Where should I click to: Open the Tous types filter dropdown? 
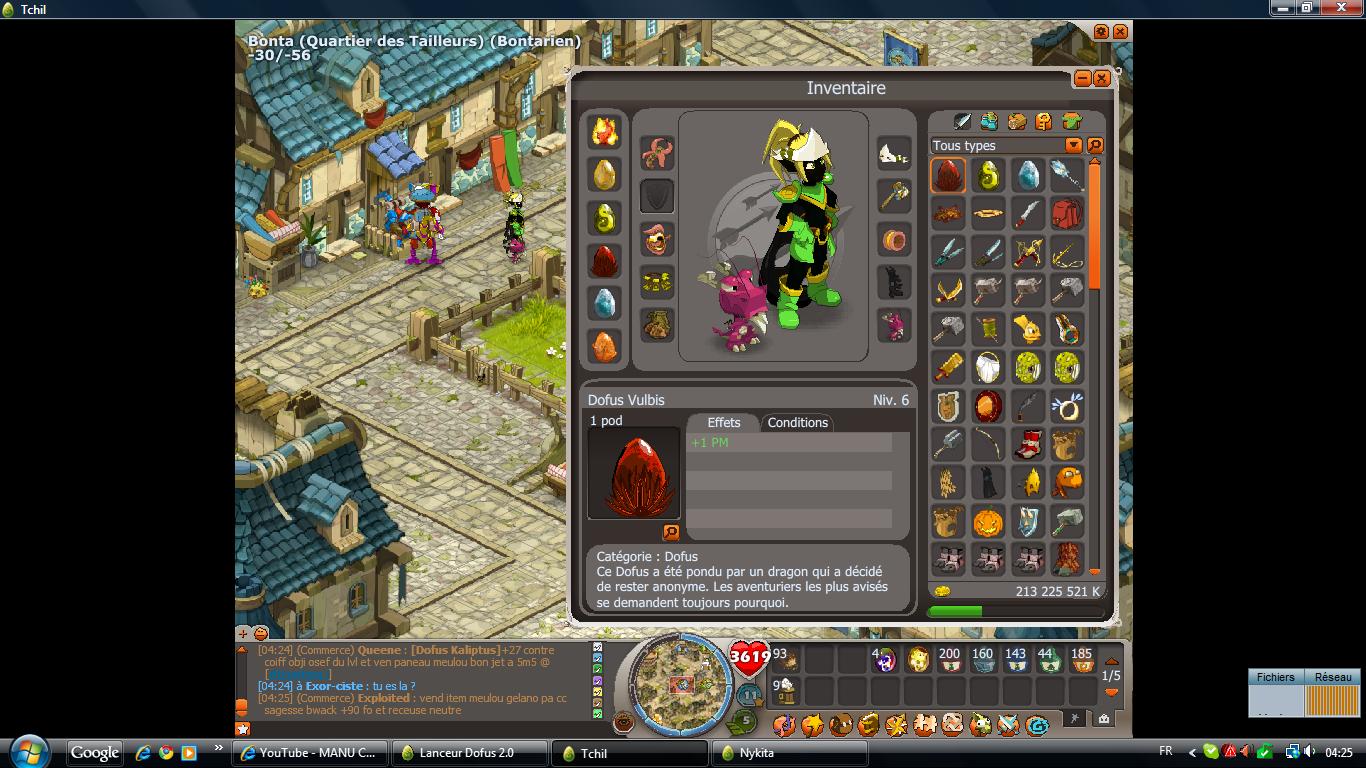1073,146
